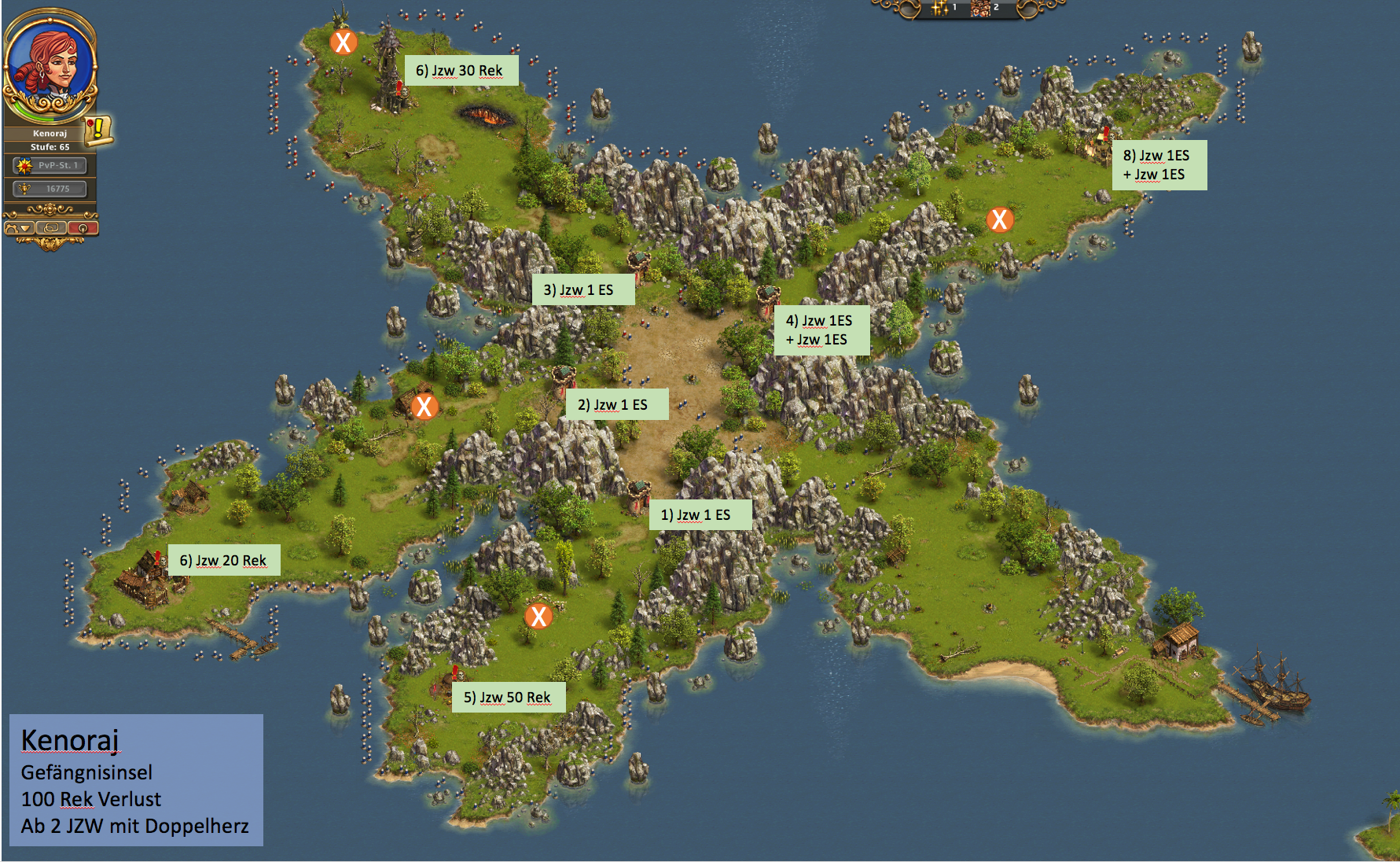Open the quest scroll with exclamation mark
Viewport: 1400px width, 862px height.
(x=99, y=129)
